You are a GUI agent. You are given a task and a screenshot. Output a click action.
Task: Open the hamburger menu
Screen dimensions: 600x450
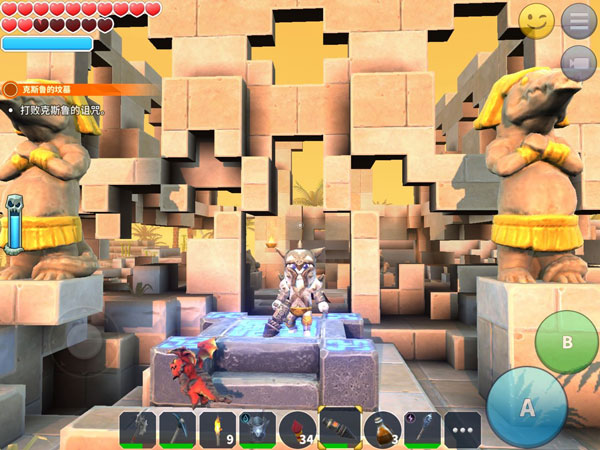point(578,20)
